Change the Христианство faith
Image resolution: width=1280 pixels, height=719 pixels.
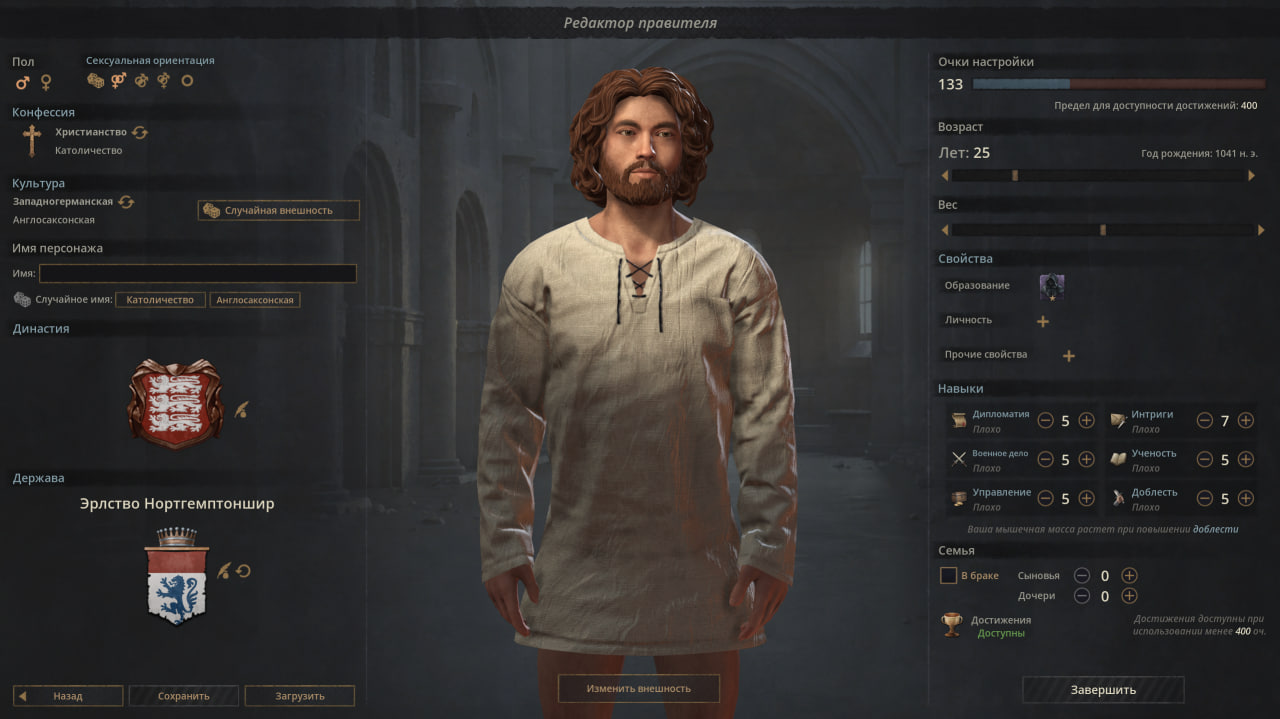point(139,132)
